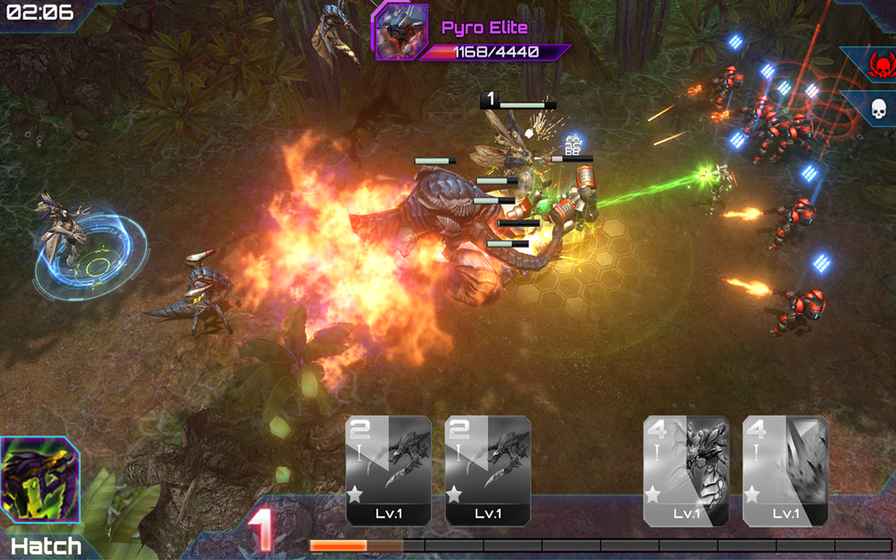Select the Pyro Elite boss portrait
Viewport: 896px width, 560px height.
coord(400,31)
